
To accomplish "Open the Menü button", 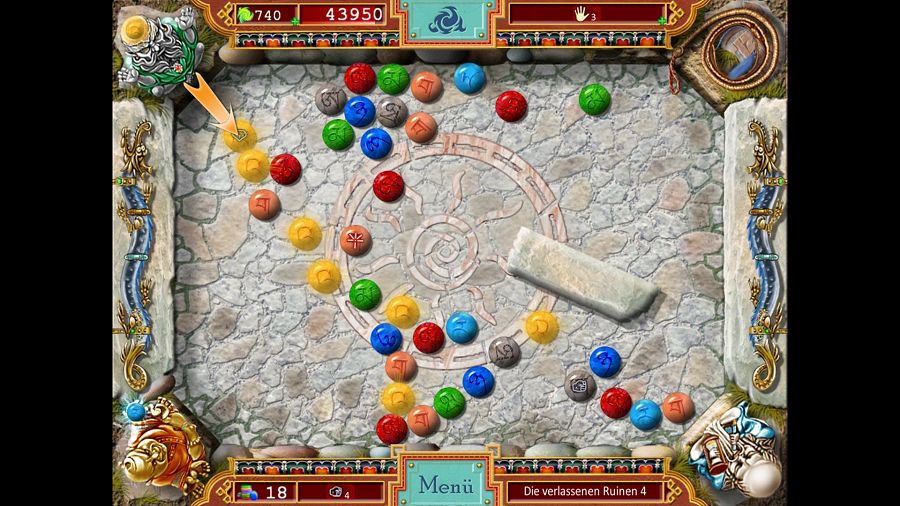I will click(x=445, y=485).
